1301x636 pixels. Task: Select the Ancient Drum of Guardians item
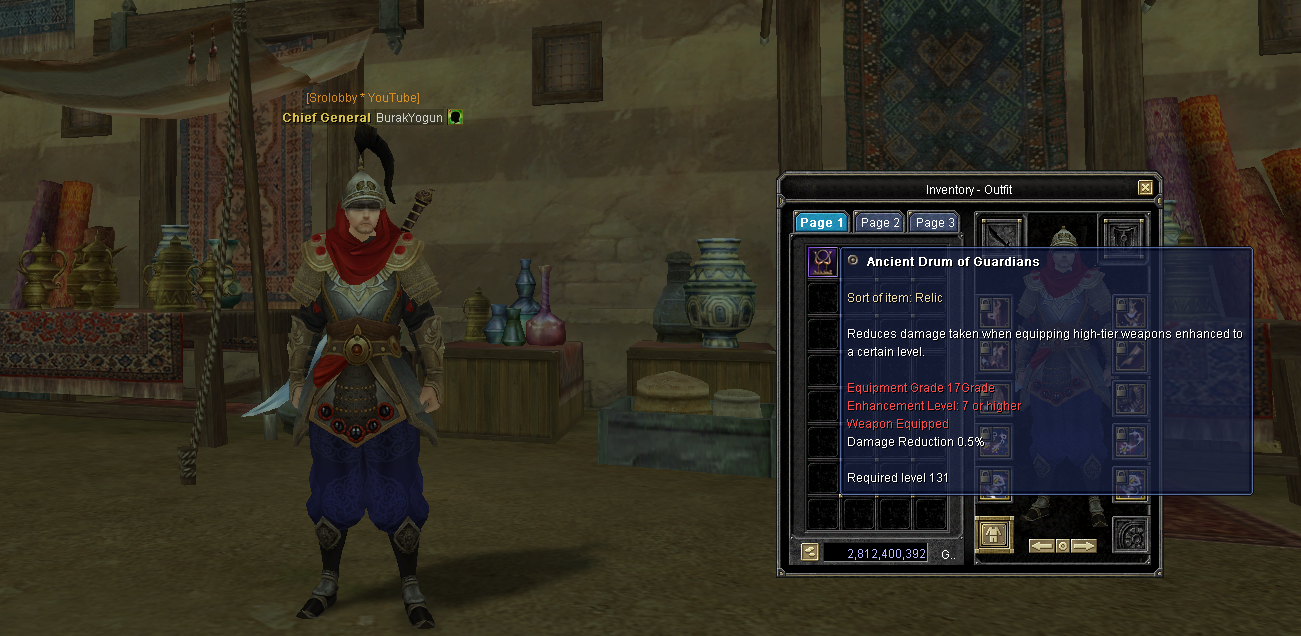tap(823, 263)
